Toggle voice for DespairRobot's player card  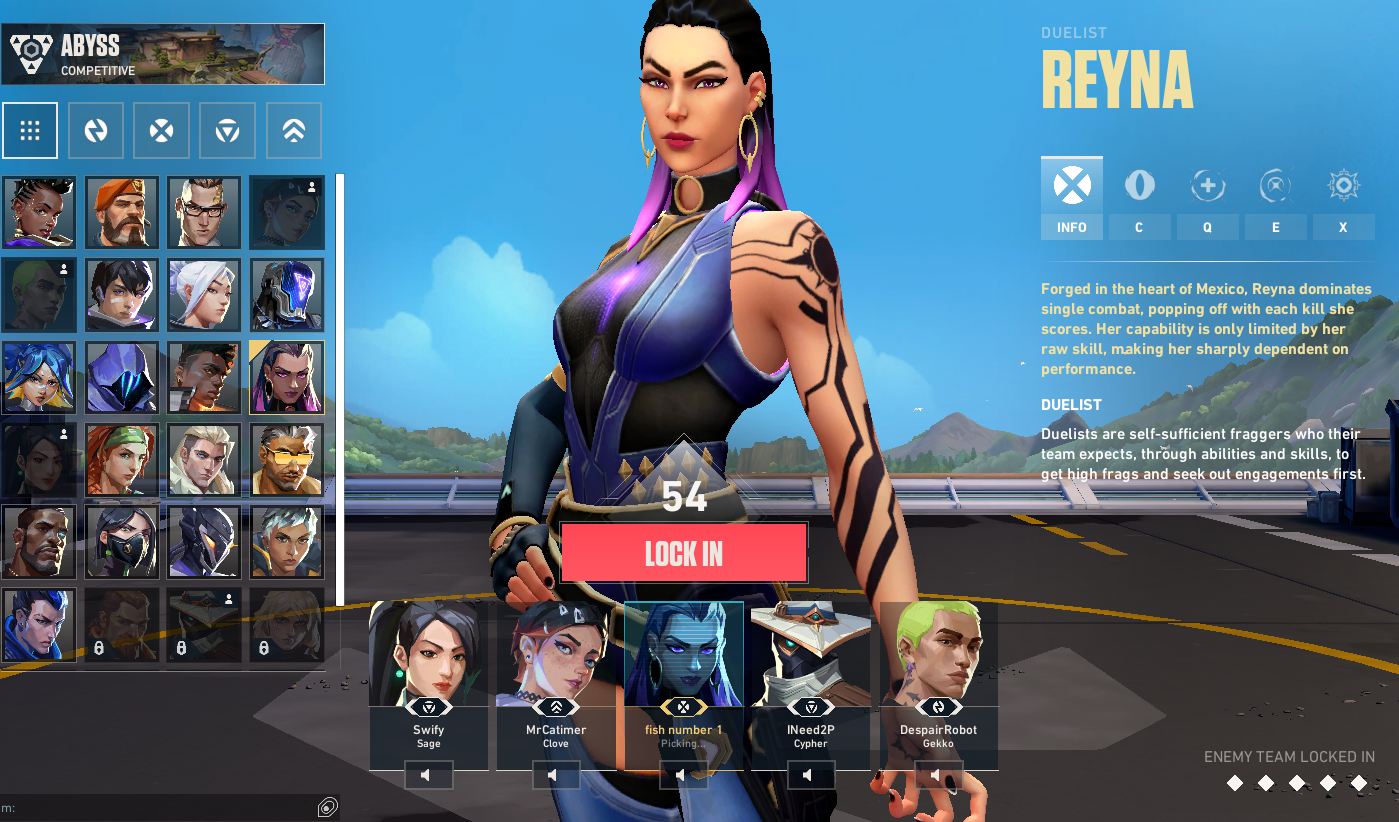pos(938,775)
